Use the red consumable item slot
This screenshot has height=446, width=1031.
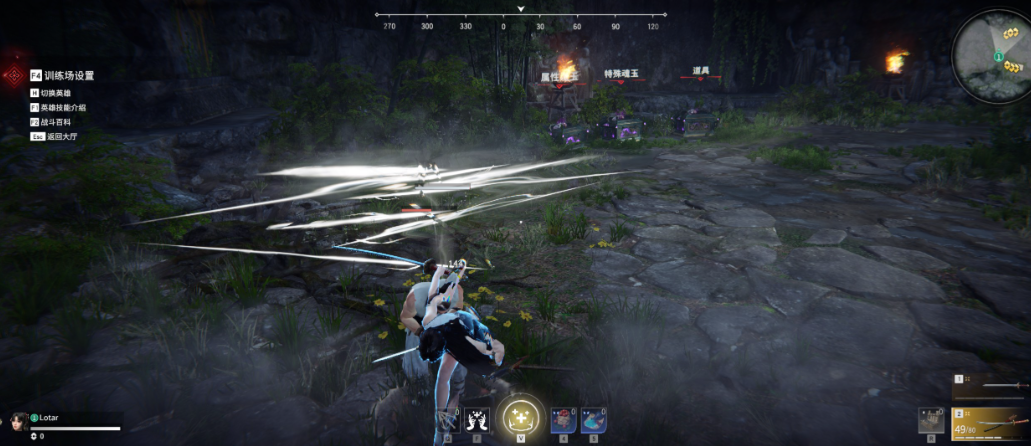pos(563,420)
